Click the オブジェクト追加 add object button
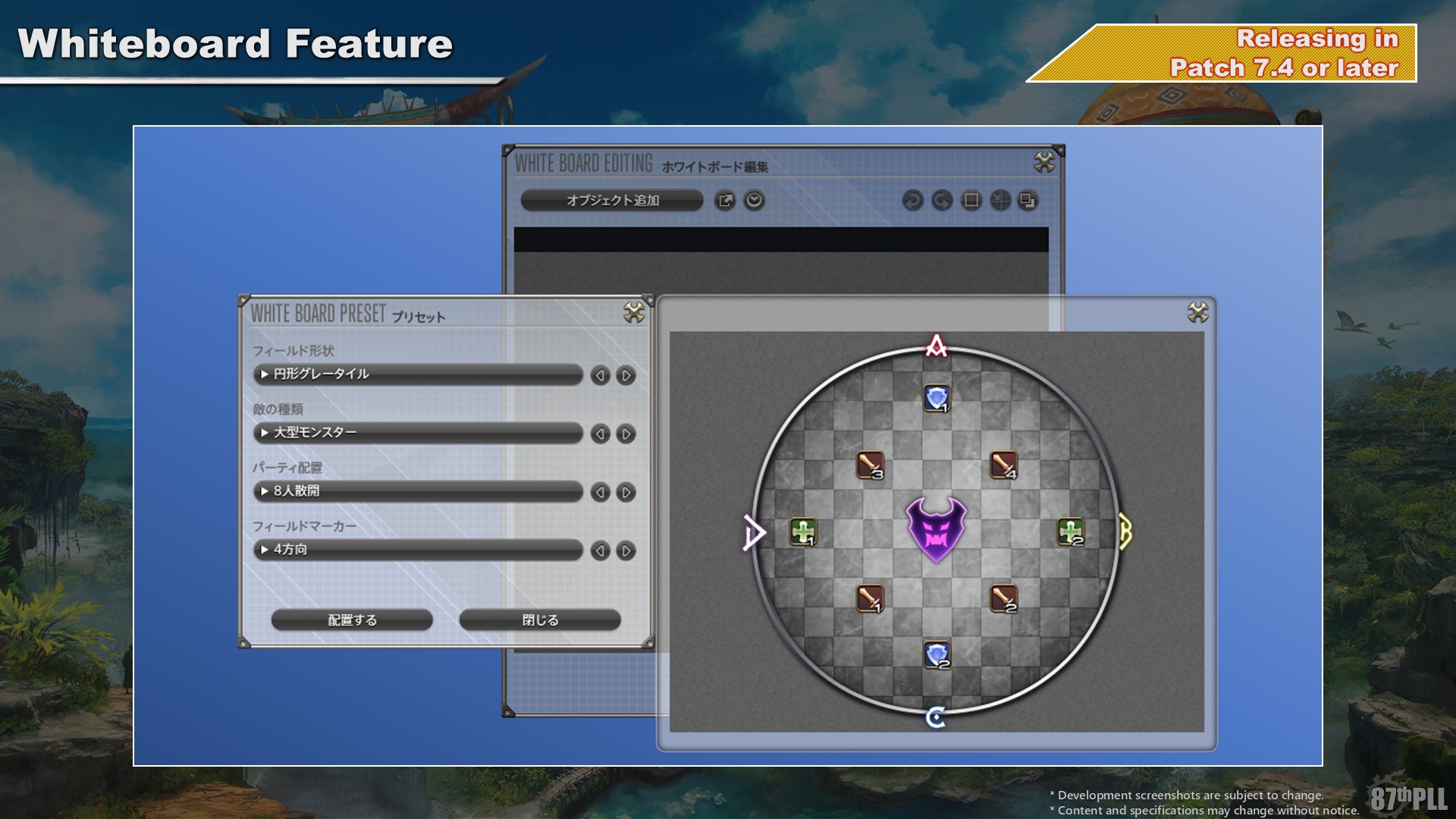Image resolution: width=1456 pixels, height=819 pixels. point(612,200)
